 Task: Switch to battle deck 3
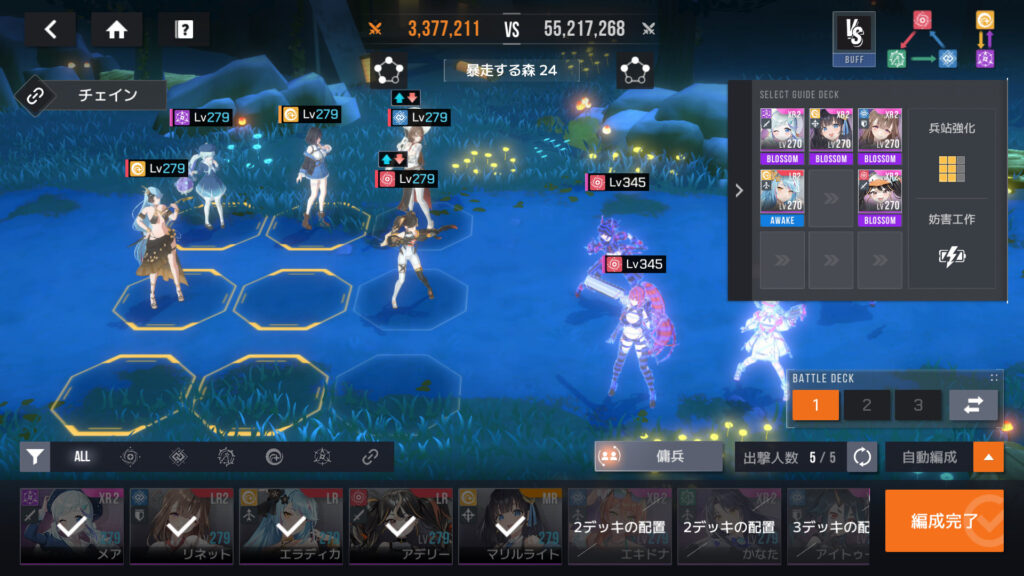pyautogui.click(x=917, y=405)
